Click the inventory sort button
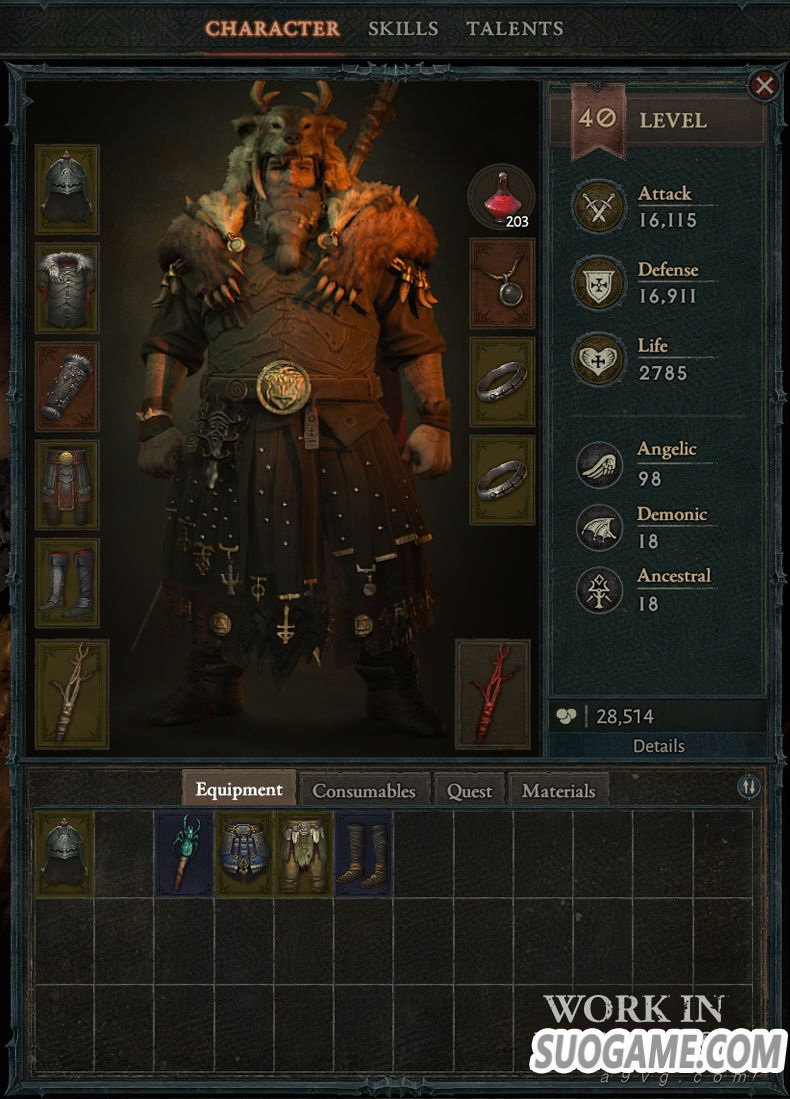The image size is (790, 1099). pos(749,787)
